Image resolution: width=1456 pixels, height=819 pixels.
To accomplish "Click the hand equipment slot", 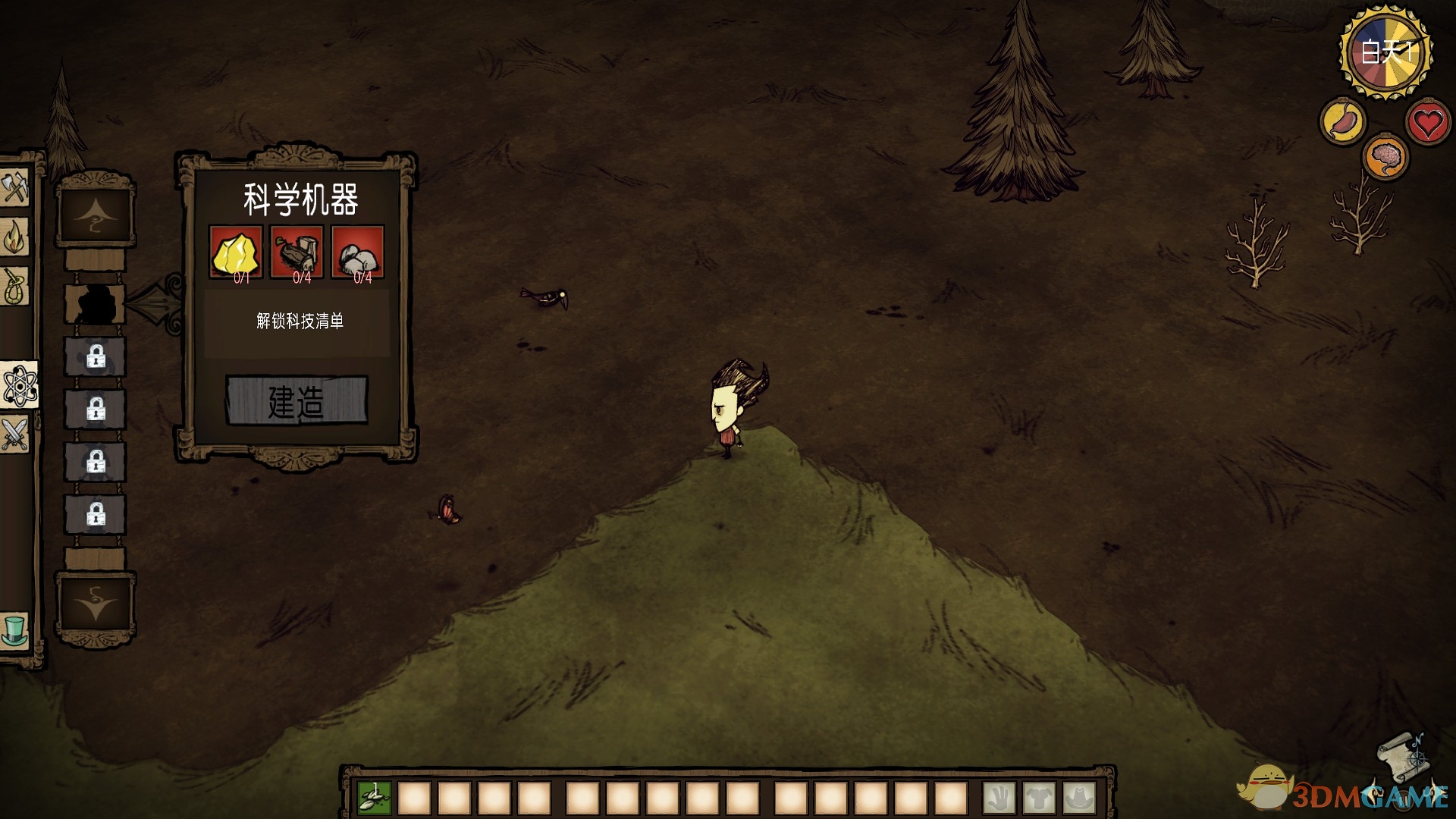I will pyautogui.click(x=999, y=798).
